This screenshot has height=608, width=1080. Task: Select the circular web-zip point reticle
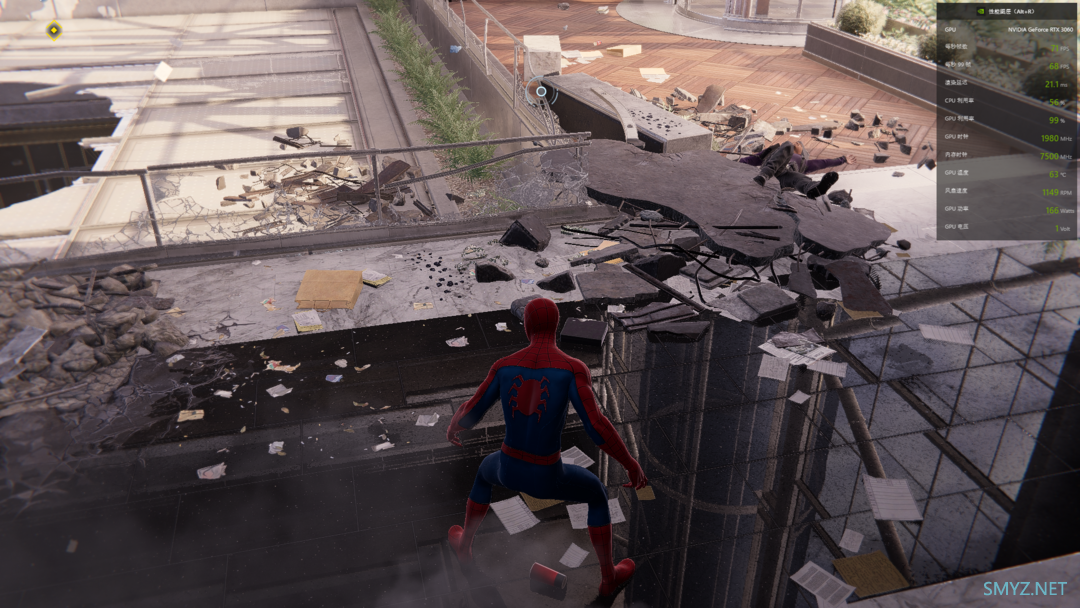coord(542,91)
